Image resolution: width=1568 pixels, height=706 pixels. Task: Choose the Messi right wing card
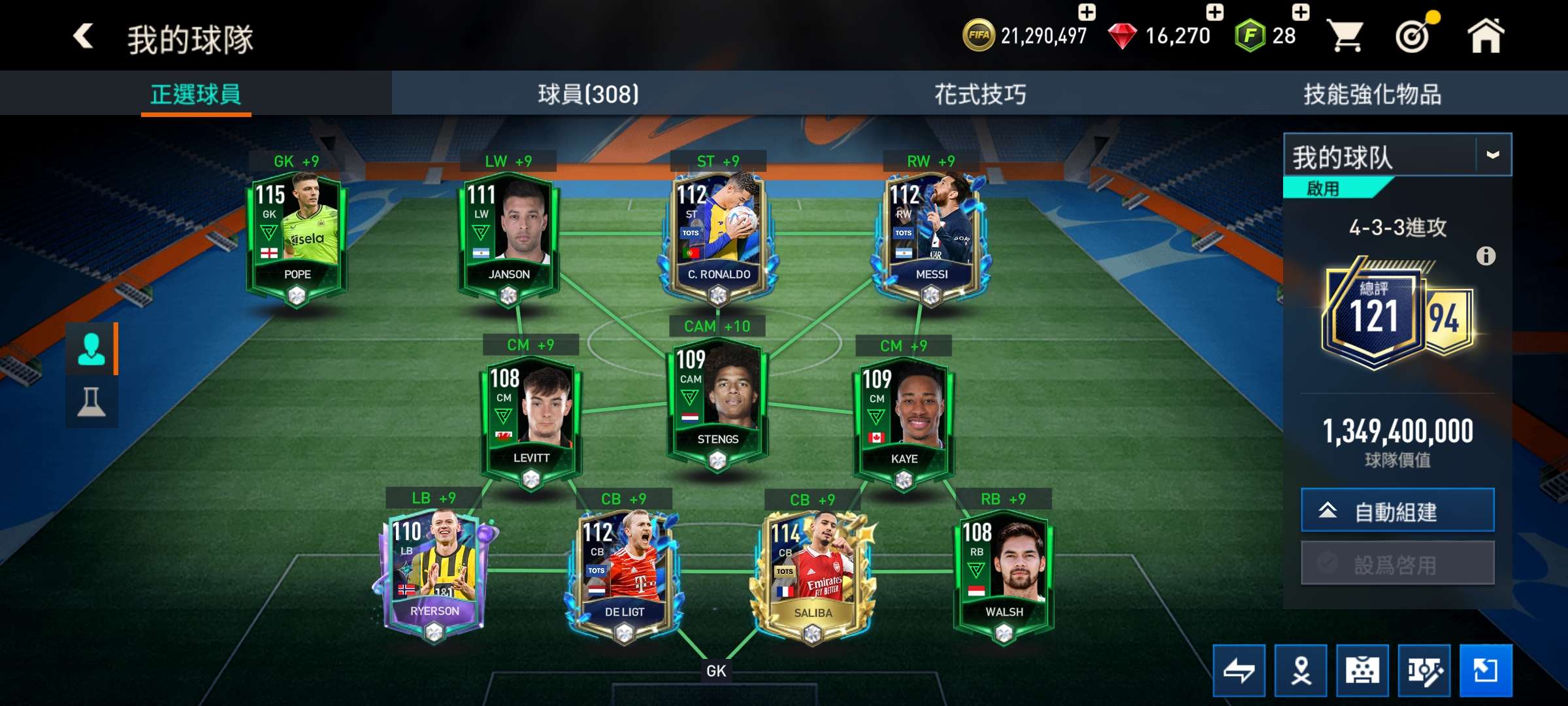[931, 235]
